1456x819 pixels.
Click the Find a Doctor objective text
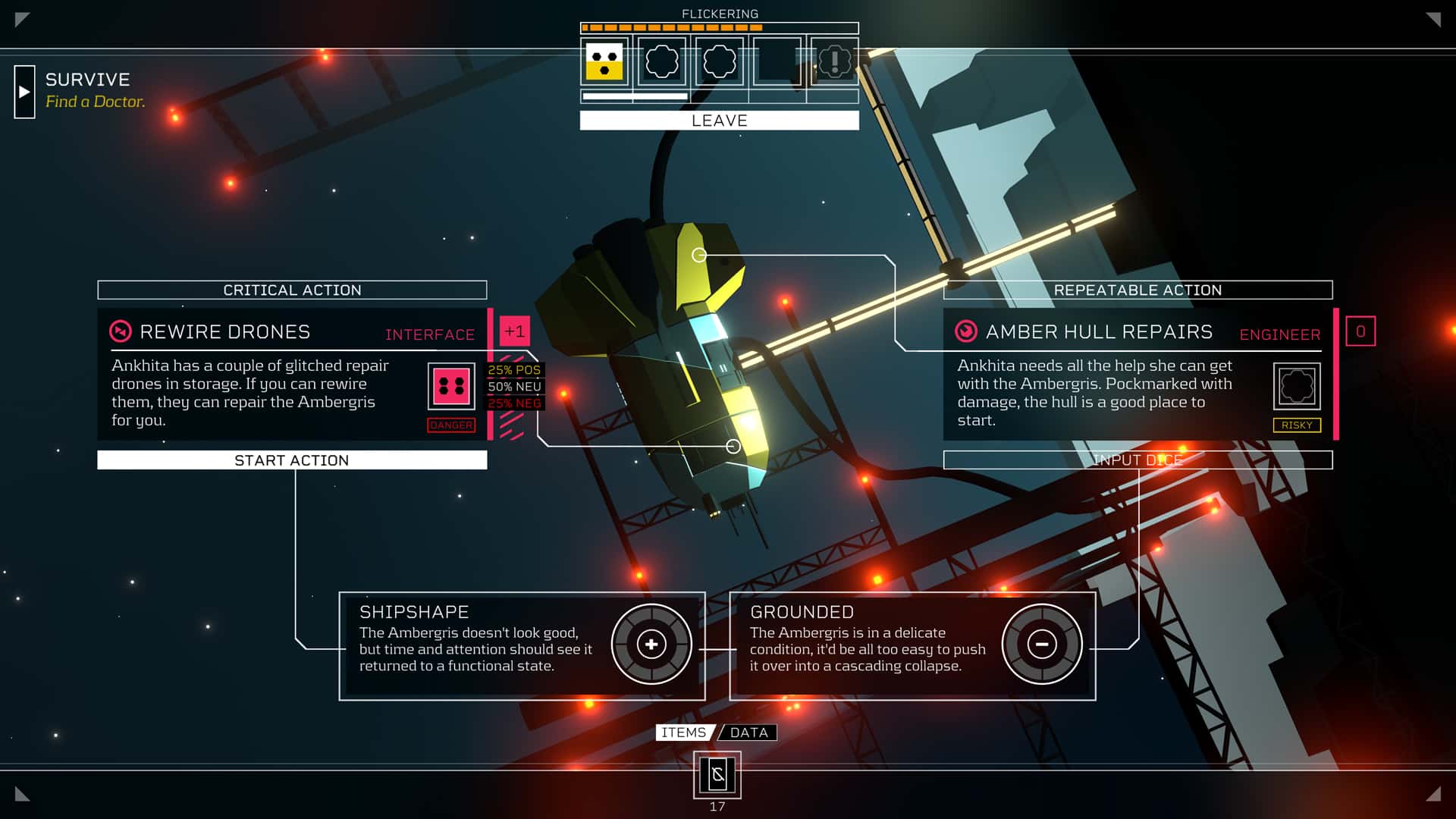point(96,101)
